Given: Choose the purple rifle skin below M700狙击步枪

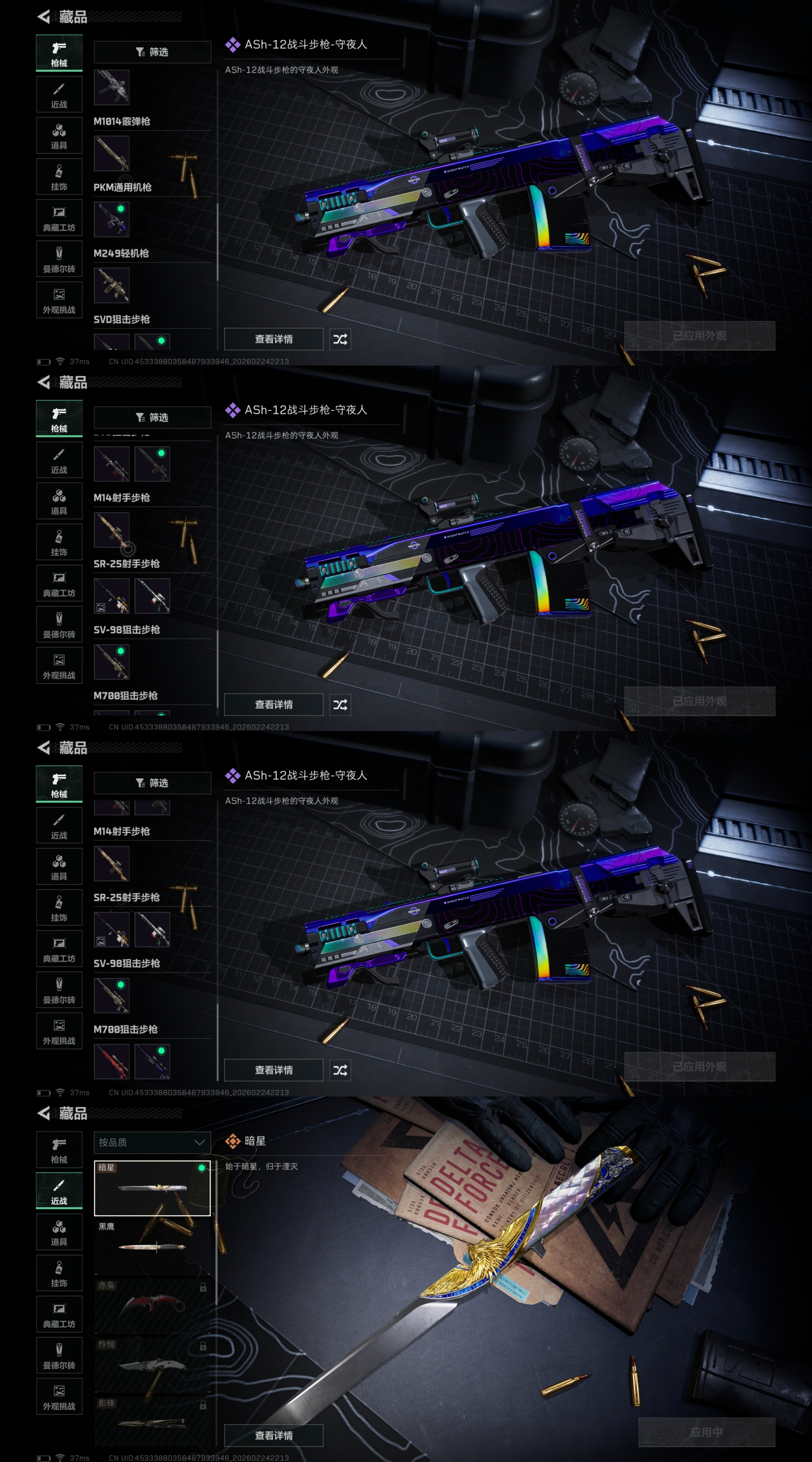Looking at the screenshot, I should pyautogui.click(x=152, y=1061).
